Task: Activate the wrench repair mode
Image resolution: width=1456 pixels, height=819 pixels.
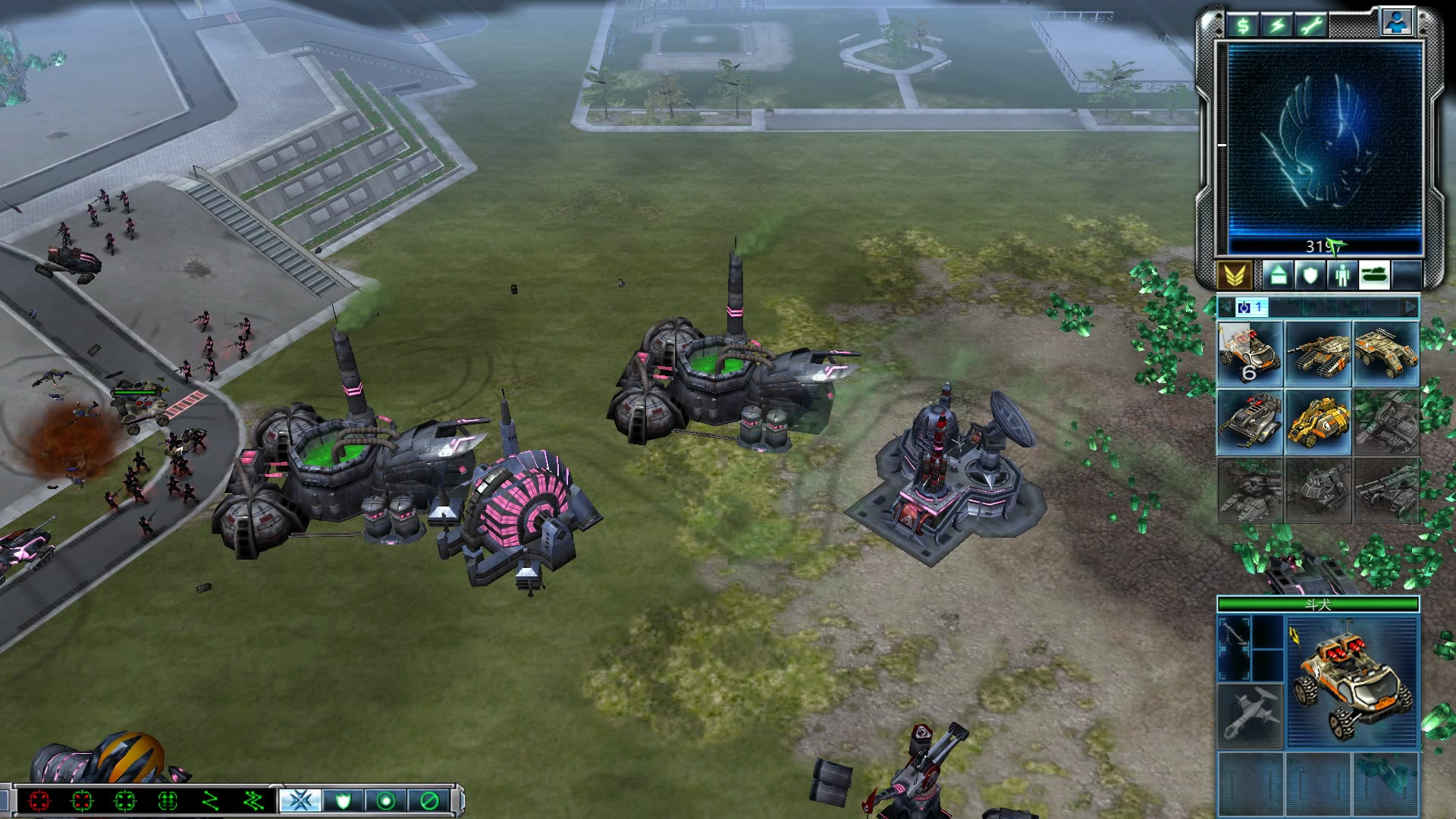Action: pos(1311,26)
